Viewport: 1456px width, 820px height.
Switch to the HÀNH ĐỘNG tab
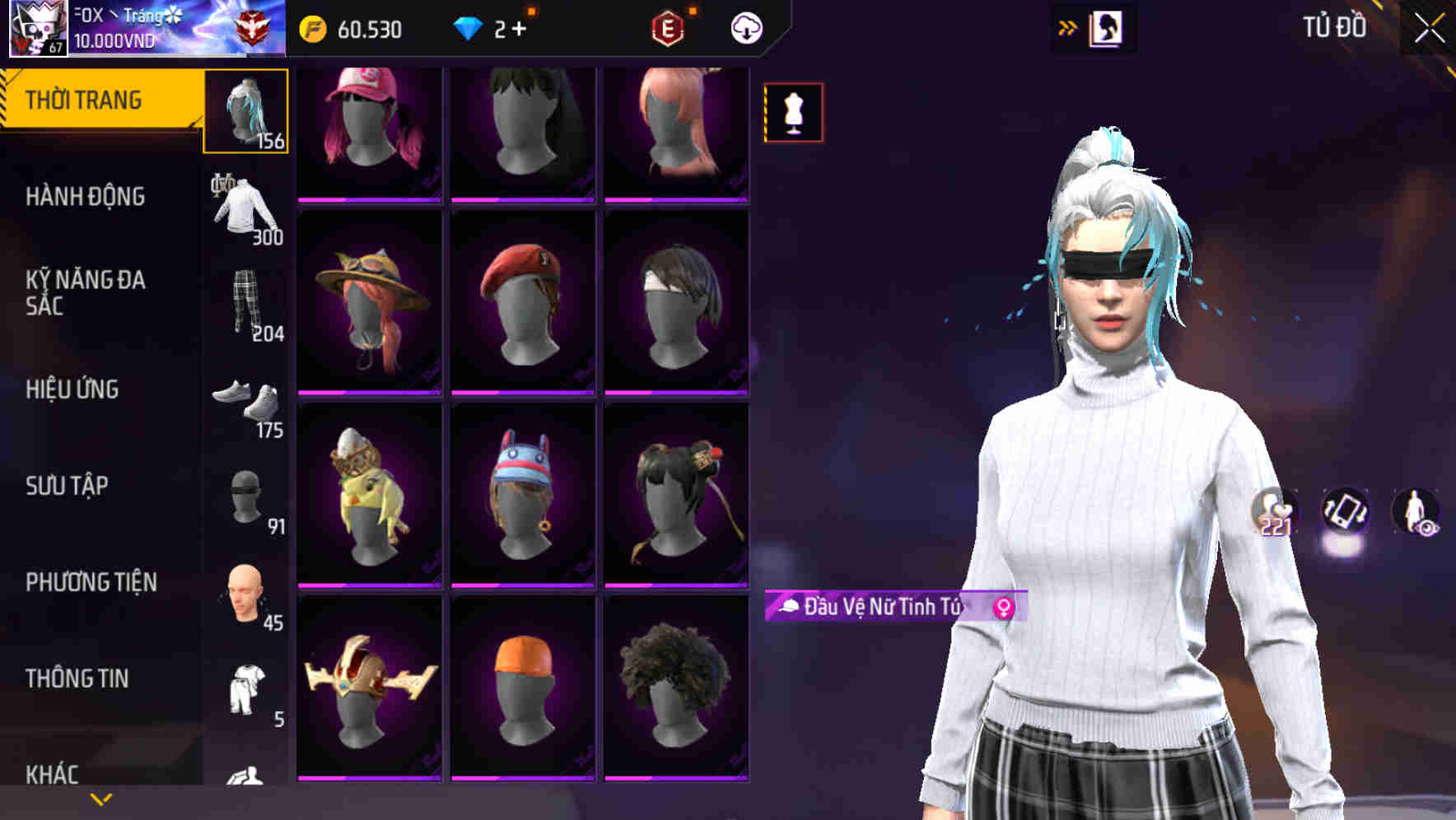coord(86,196)
